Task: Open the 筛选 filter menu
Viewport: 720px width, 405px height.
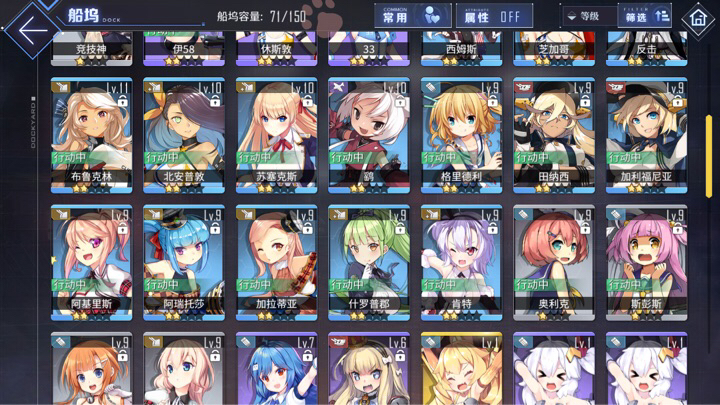Action: point(636,16)
